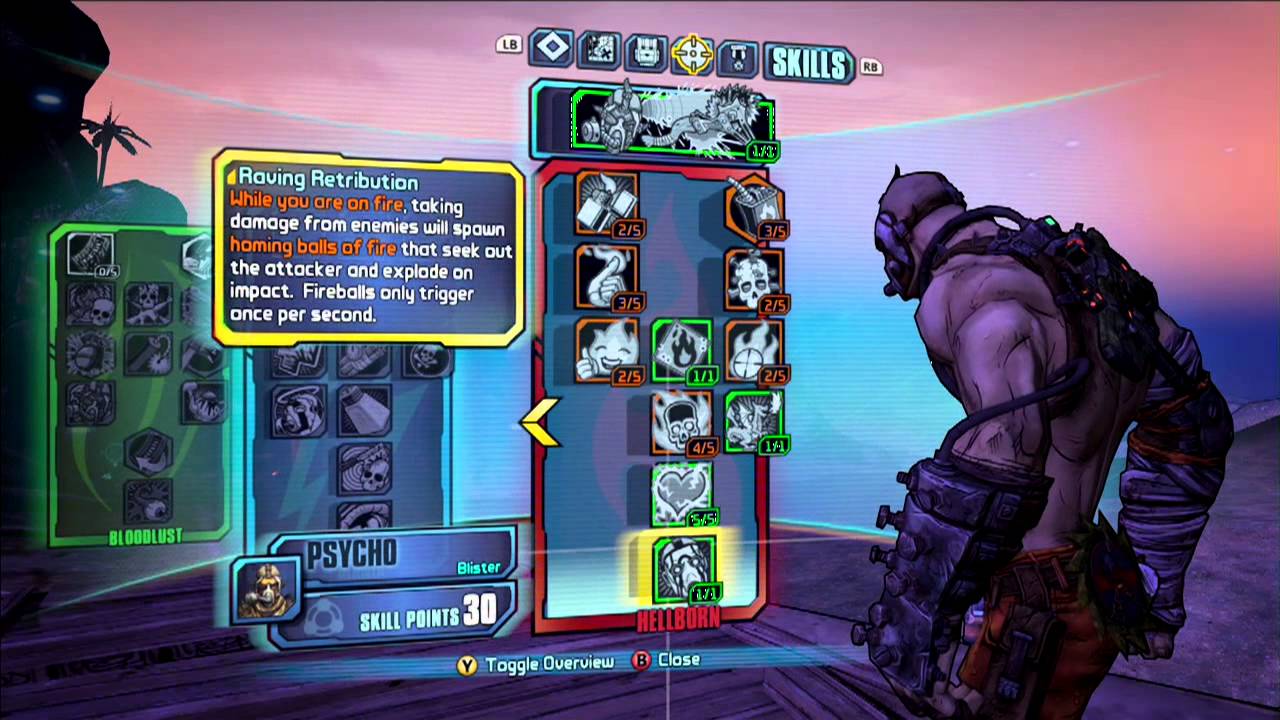The image size is (1280, 720).
Task: Select the halo head skill in Mania tree
Action: tap(297, 411)
